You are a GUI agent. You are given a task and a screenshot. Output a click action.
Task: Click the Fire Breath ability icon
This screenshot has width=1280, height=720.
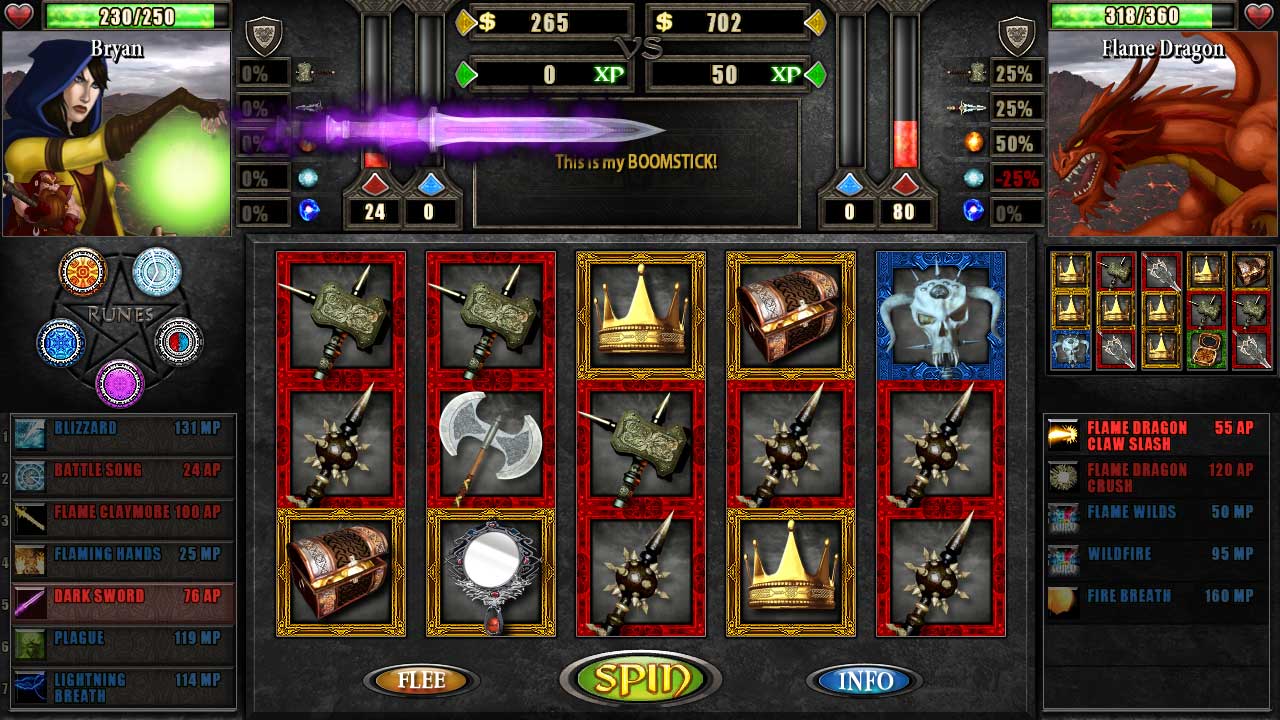point(1063,598)
